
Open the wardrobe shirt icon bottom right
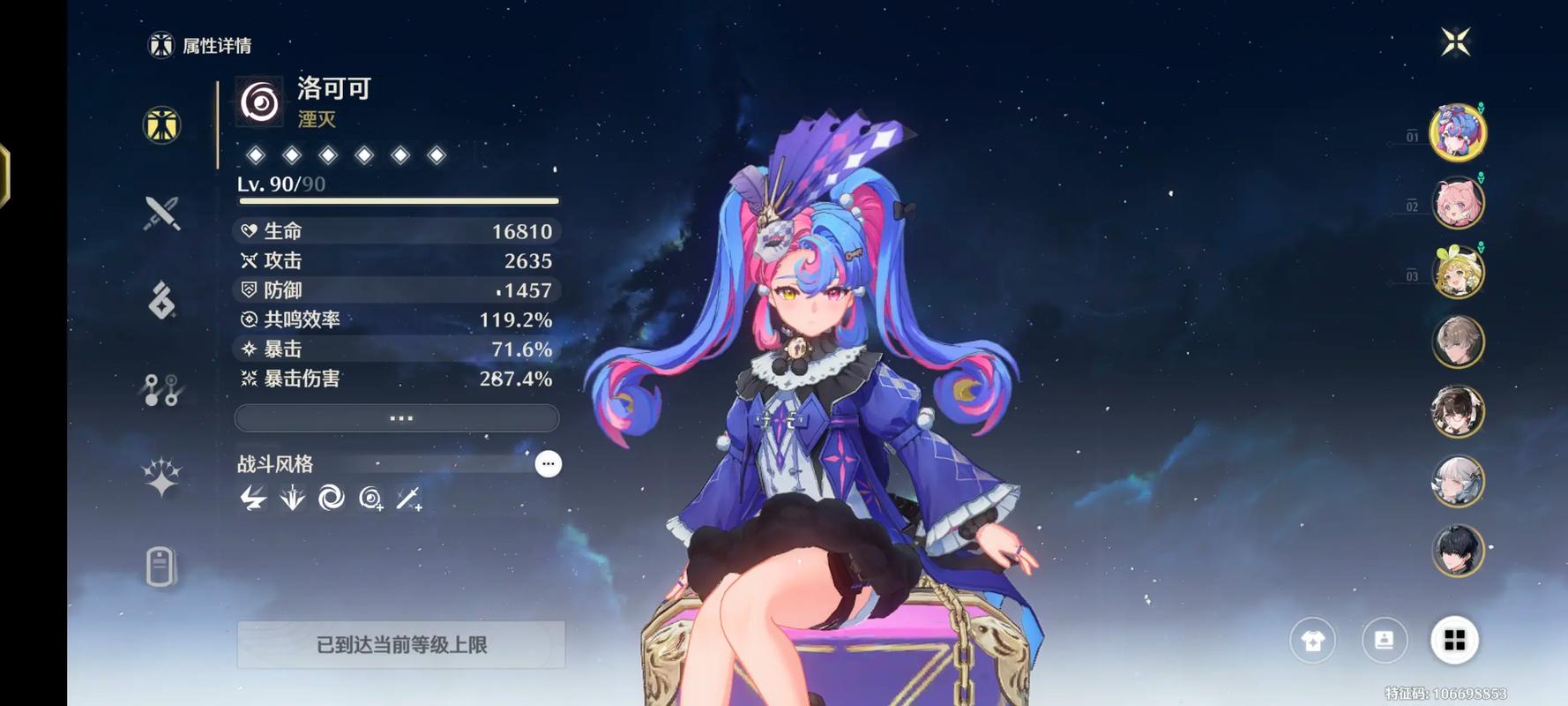coord(1313,641)
